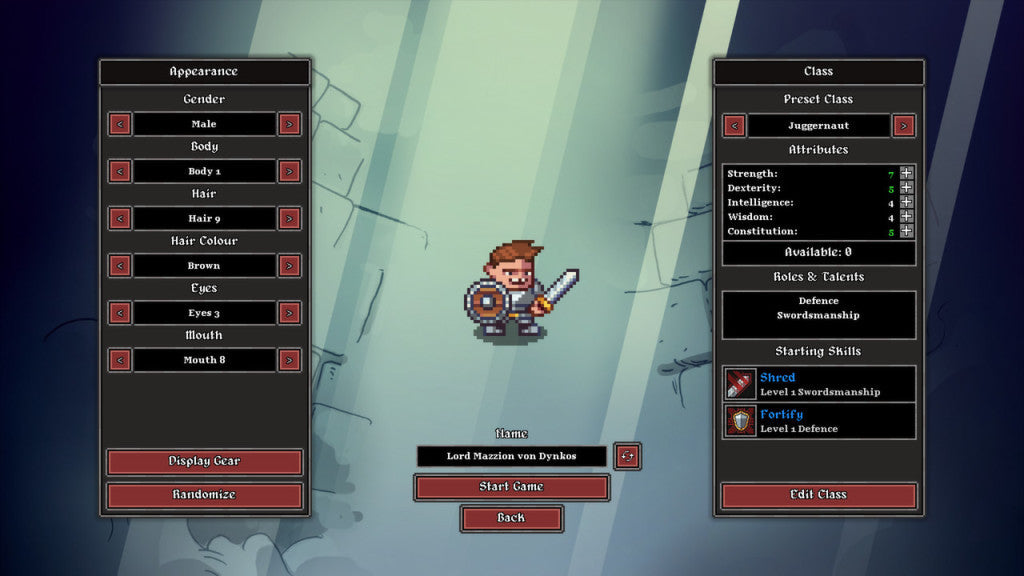The height and width of the screenshot is (576, 1024).
Task: Raise Constitution with its plus button
Action: coord(906,231)
